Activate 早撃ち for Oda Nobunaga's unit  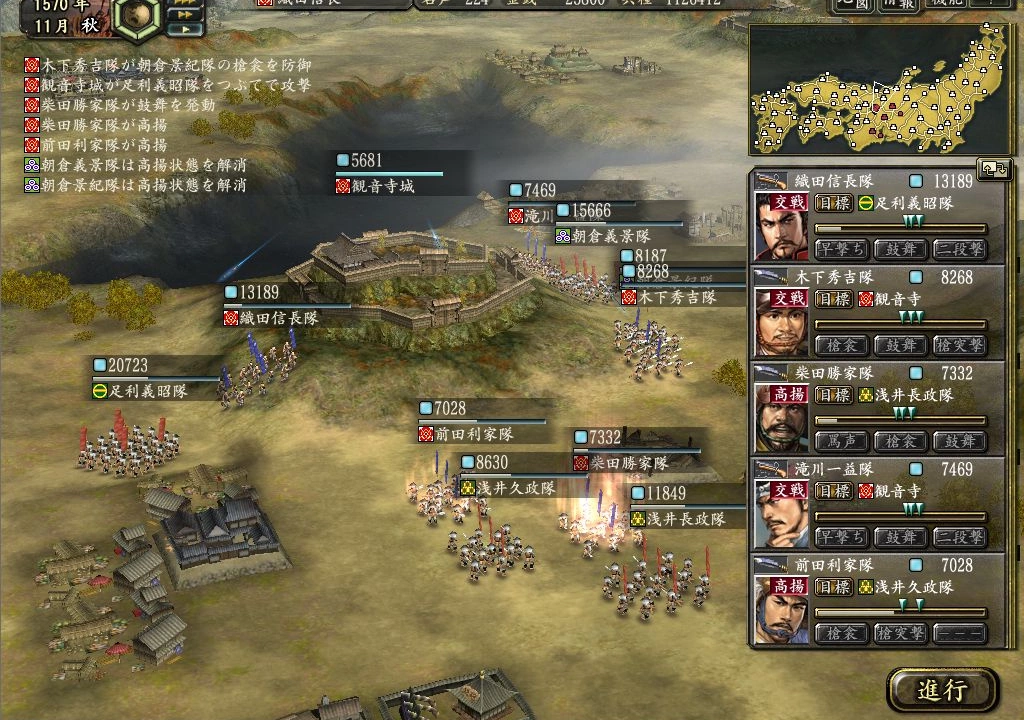click(x=841, y=249)
